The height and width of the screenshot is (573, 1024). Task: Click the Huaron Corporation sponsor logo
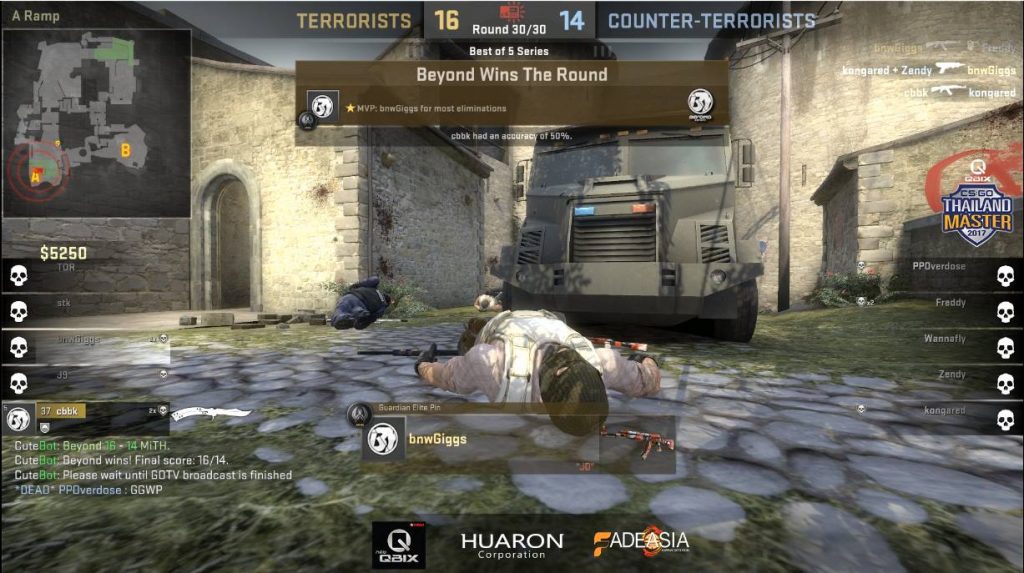(511, 544)
